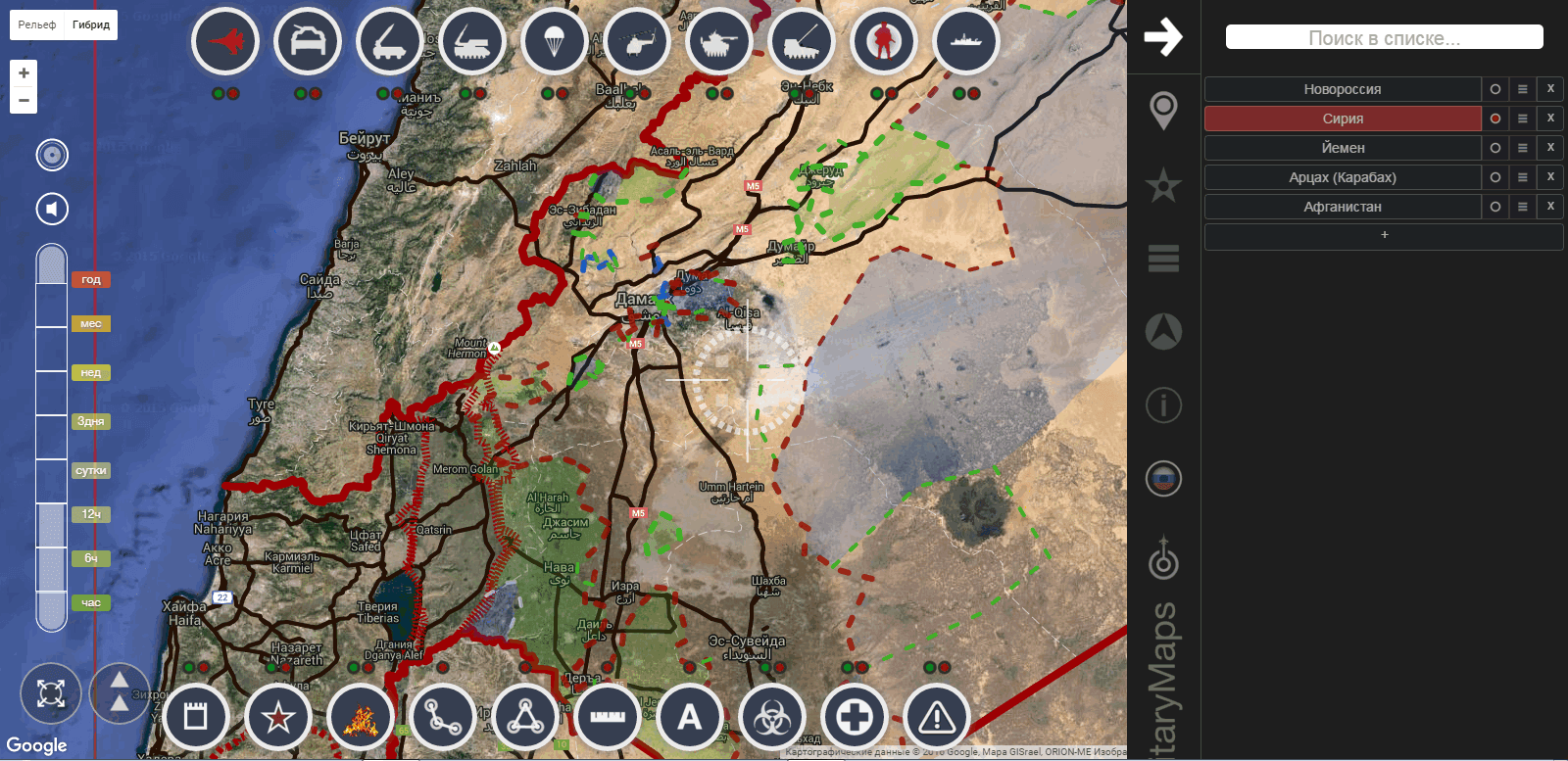Toggle the warship layer icon

pos(965,42)
